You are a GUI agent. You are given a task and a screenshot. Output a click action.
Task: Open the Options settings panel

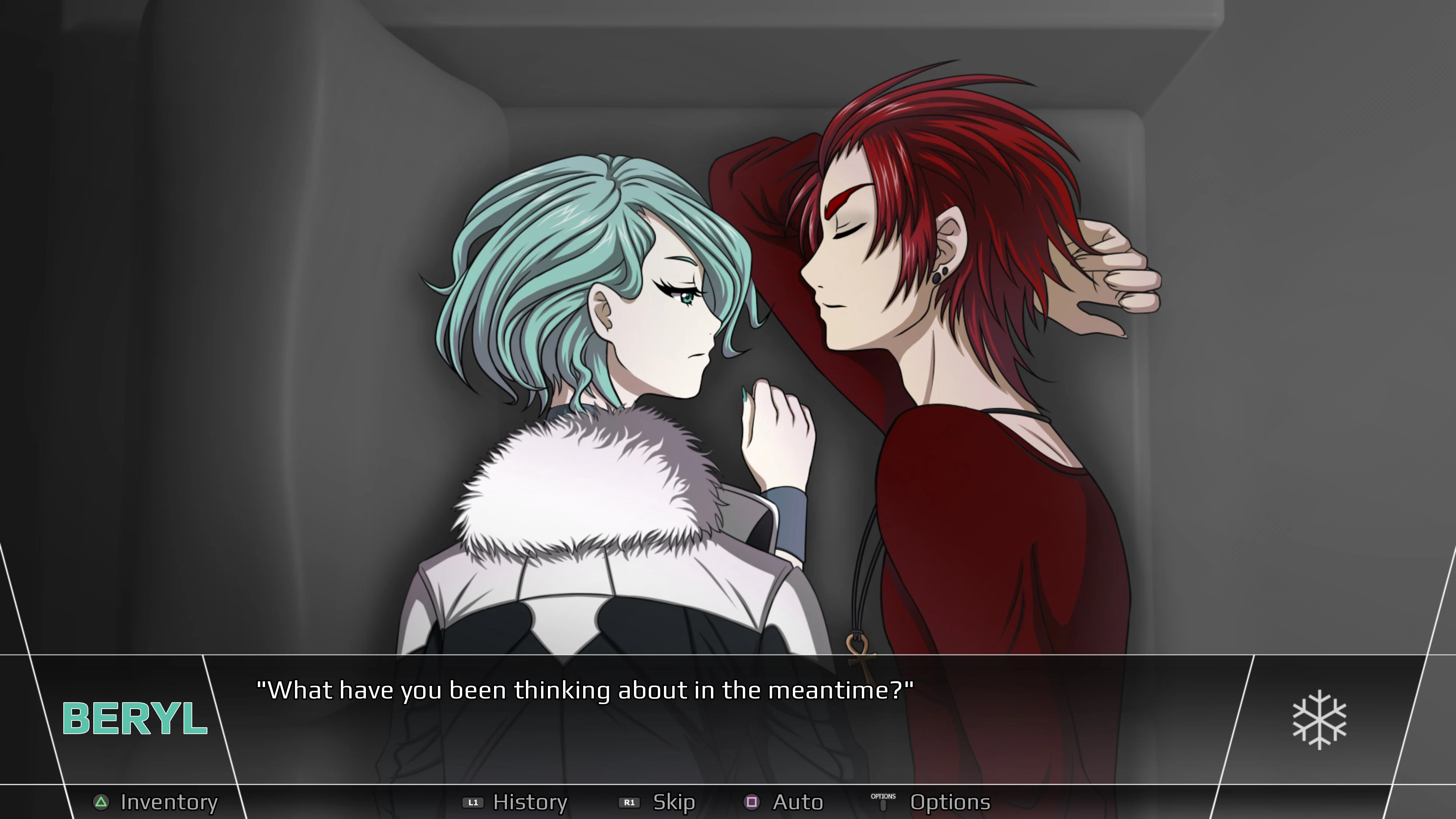coord(950,802)
